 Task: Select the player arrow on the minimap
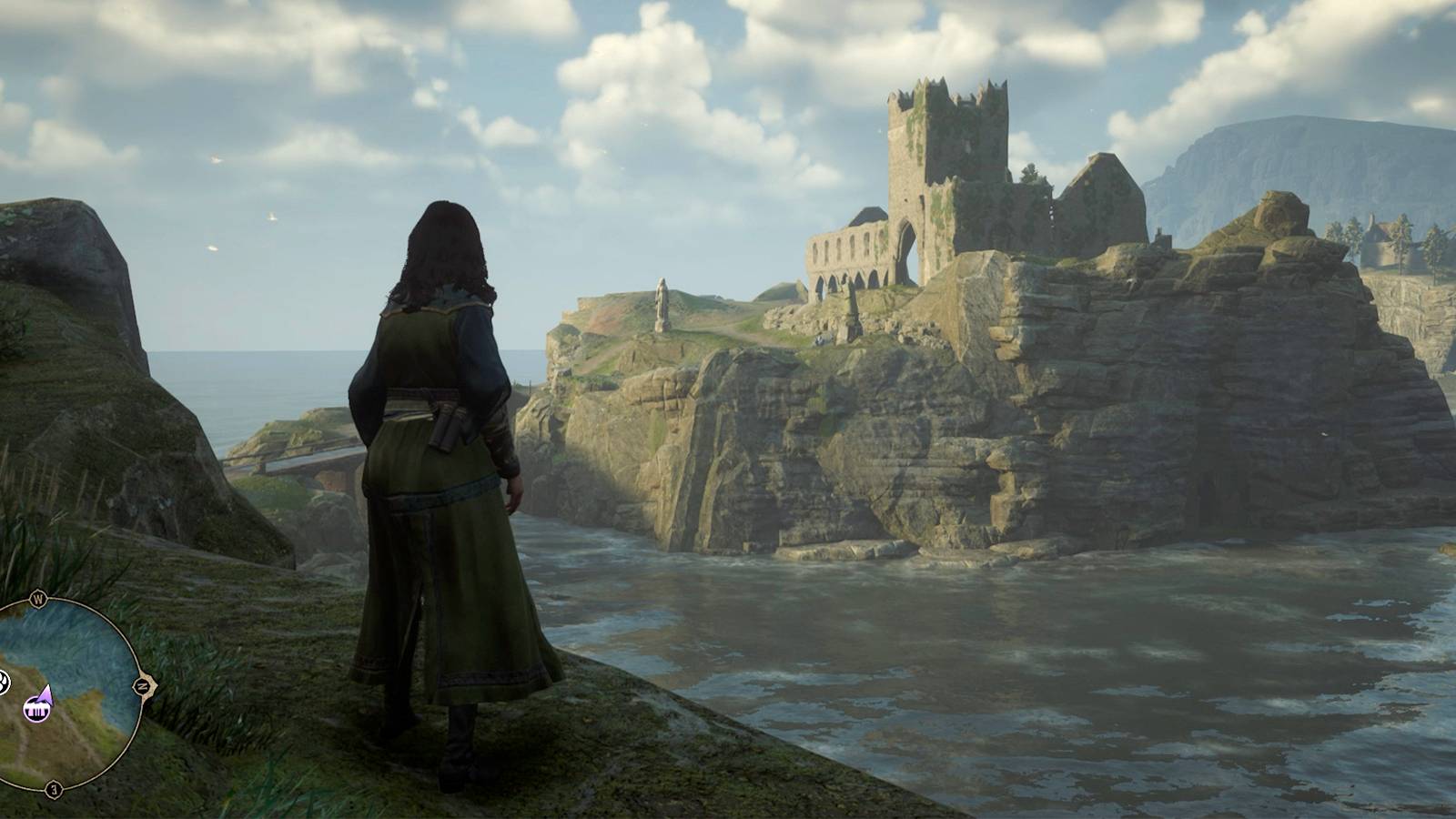(44, 694)
